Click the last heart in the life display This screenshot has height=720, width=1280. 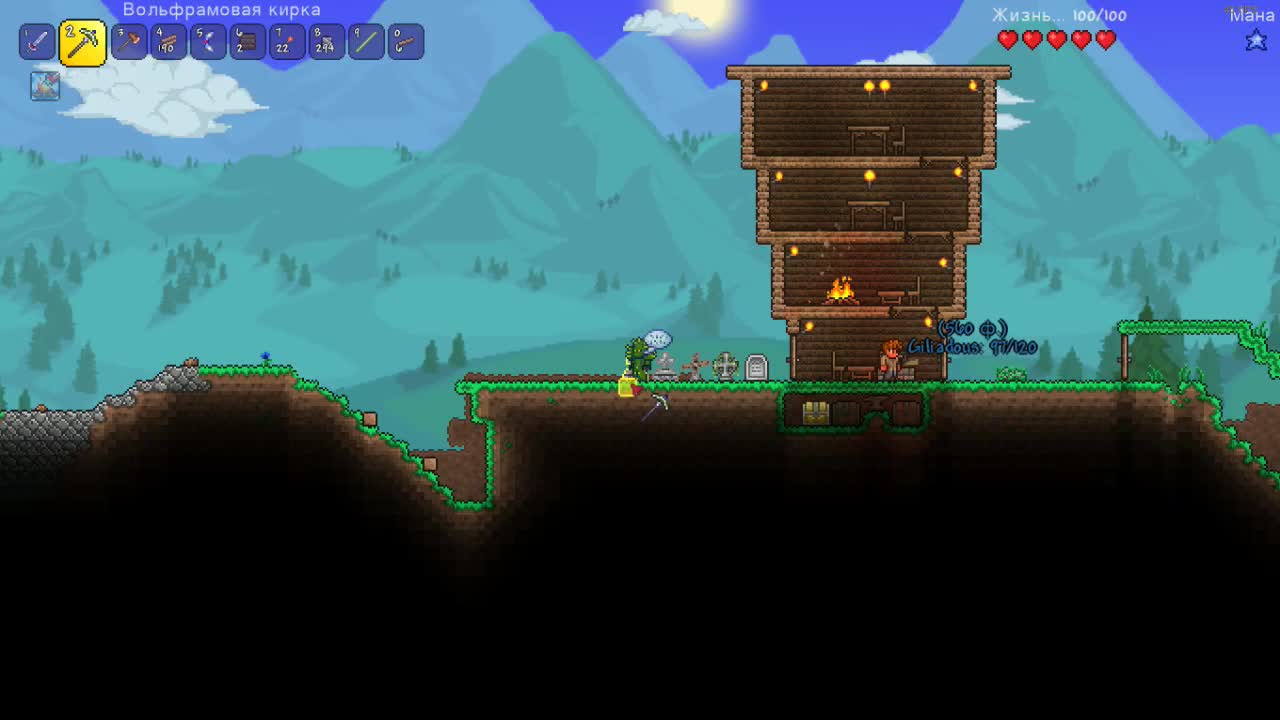point(1104,40)
